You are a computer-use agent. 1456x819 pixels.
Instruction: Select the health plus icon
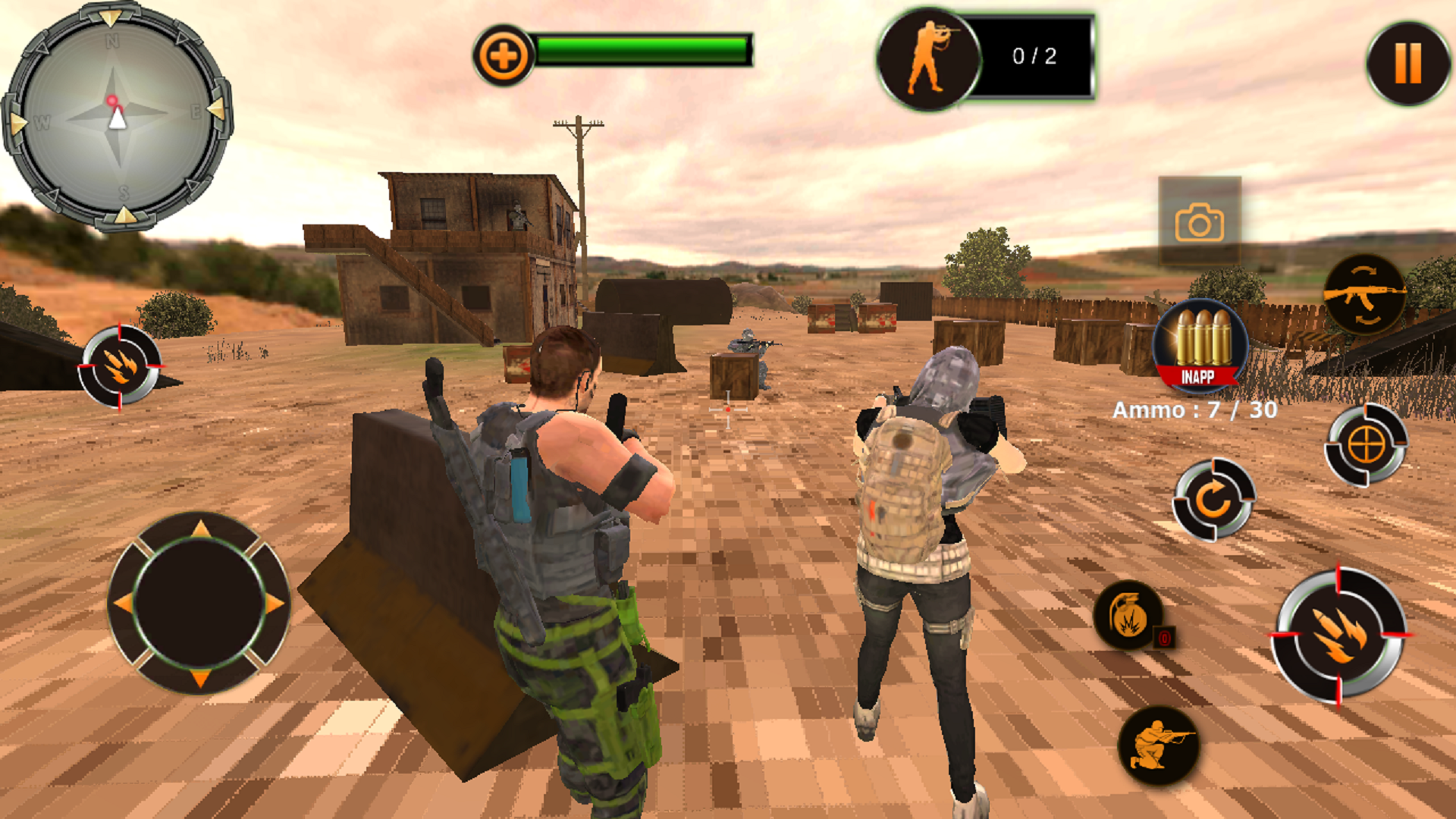(504, 53)
